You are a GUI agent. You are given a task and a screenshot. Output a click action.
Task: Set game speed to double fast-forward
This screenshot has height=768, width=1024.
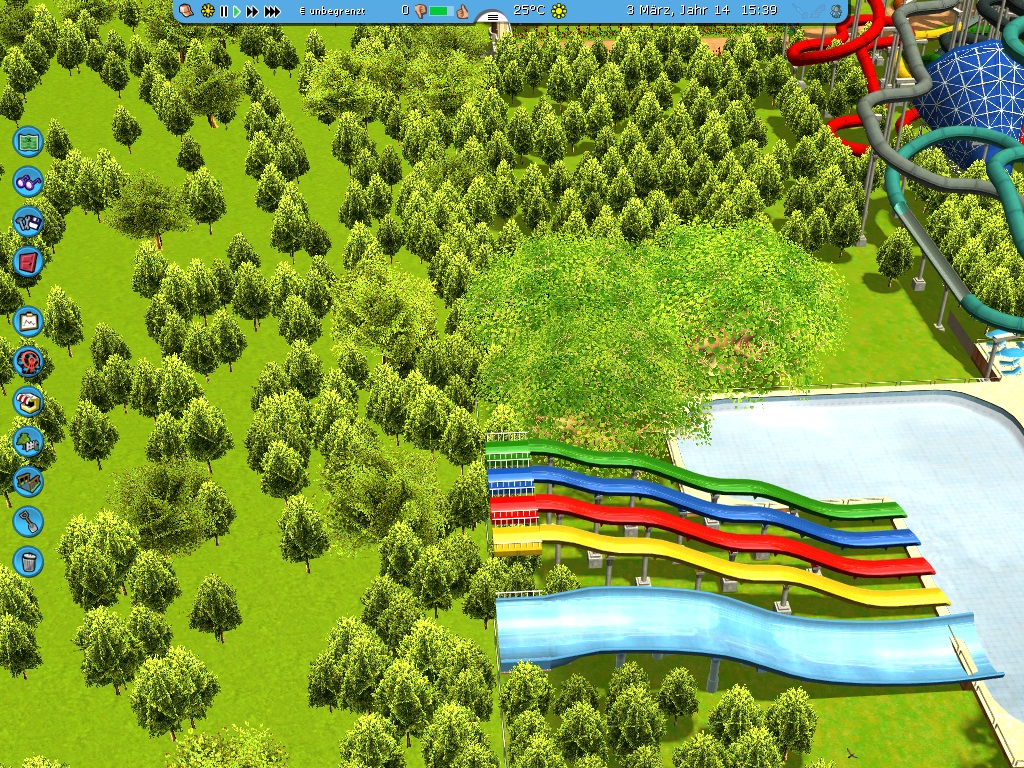(x=252, y=11)
